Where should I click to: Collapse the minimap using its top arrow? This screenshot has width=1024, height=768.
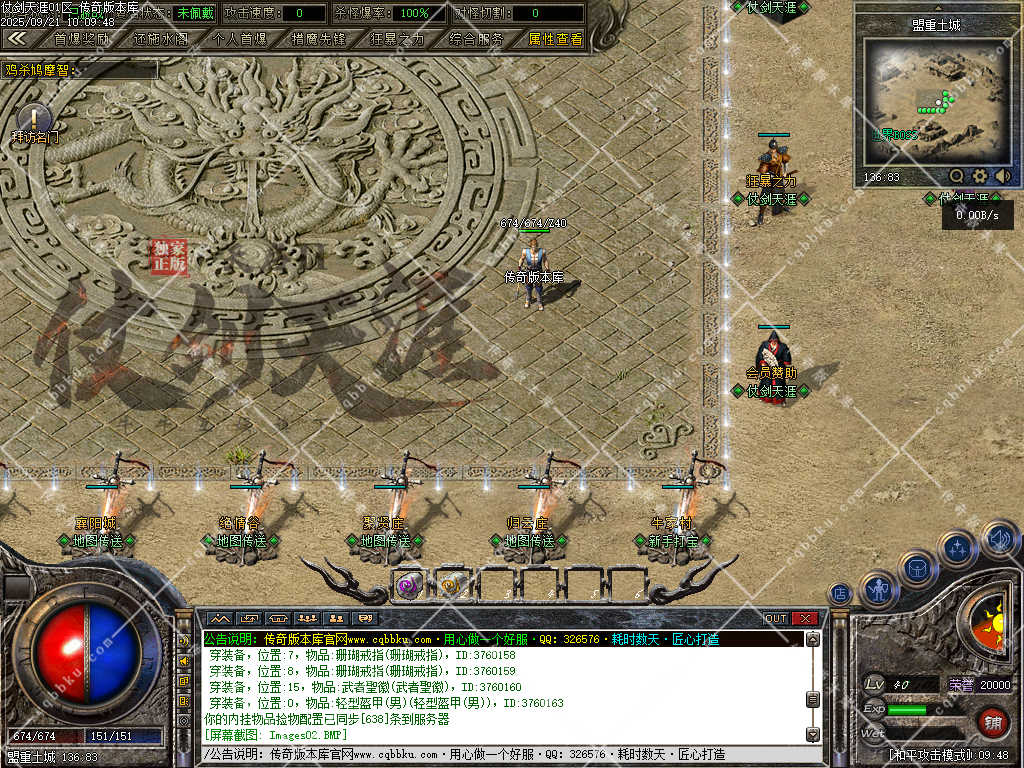tap(937, 7)
